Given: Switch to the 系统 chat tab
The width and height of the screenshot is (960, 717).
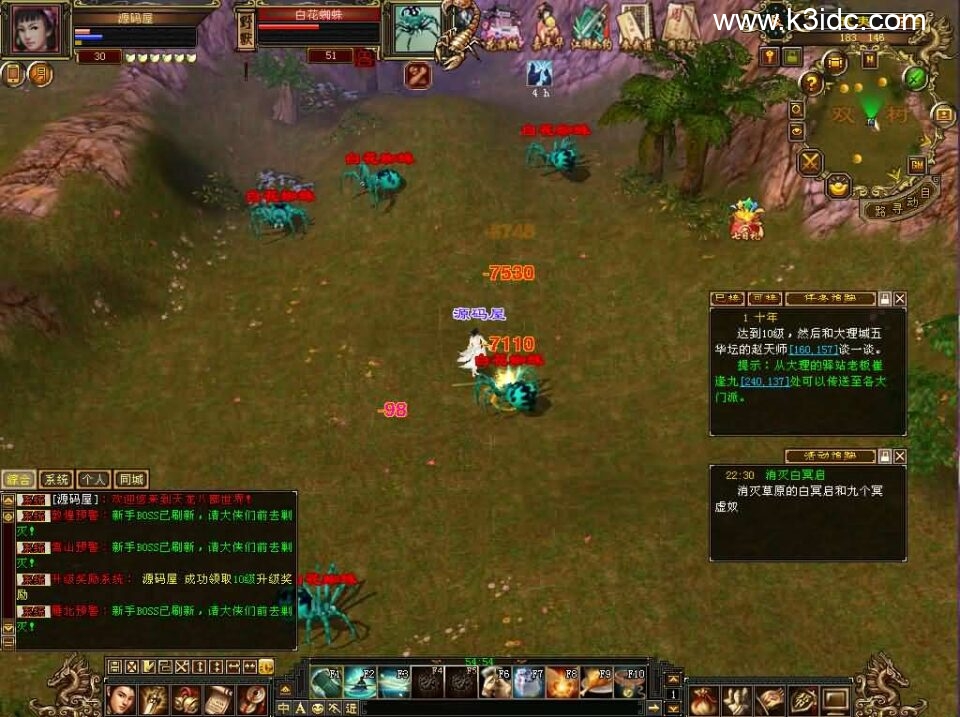Looking at the screenshot, I should tap(58, 479).
